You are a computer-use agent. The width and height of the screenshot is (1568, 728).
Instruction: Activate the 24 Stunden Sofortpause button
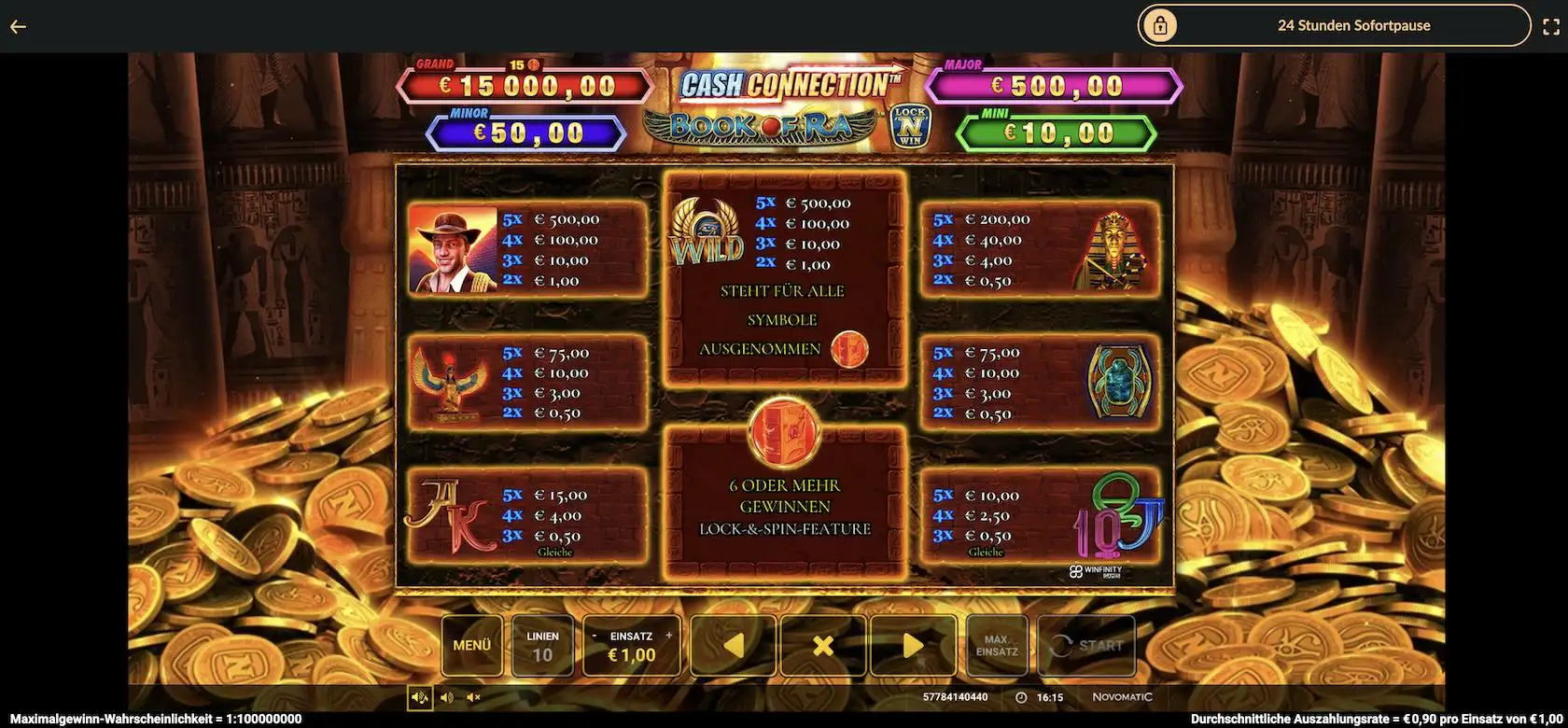pyautogui.click(x=1334, y=25)
